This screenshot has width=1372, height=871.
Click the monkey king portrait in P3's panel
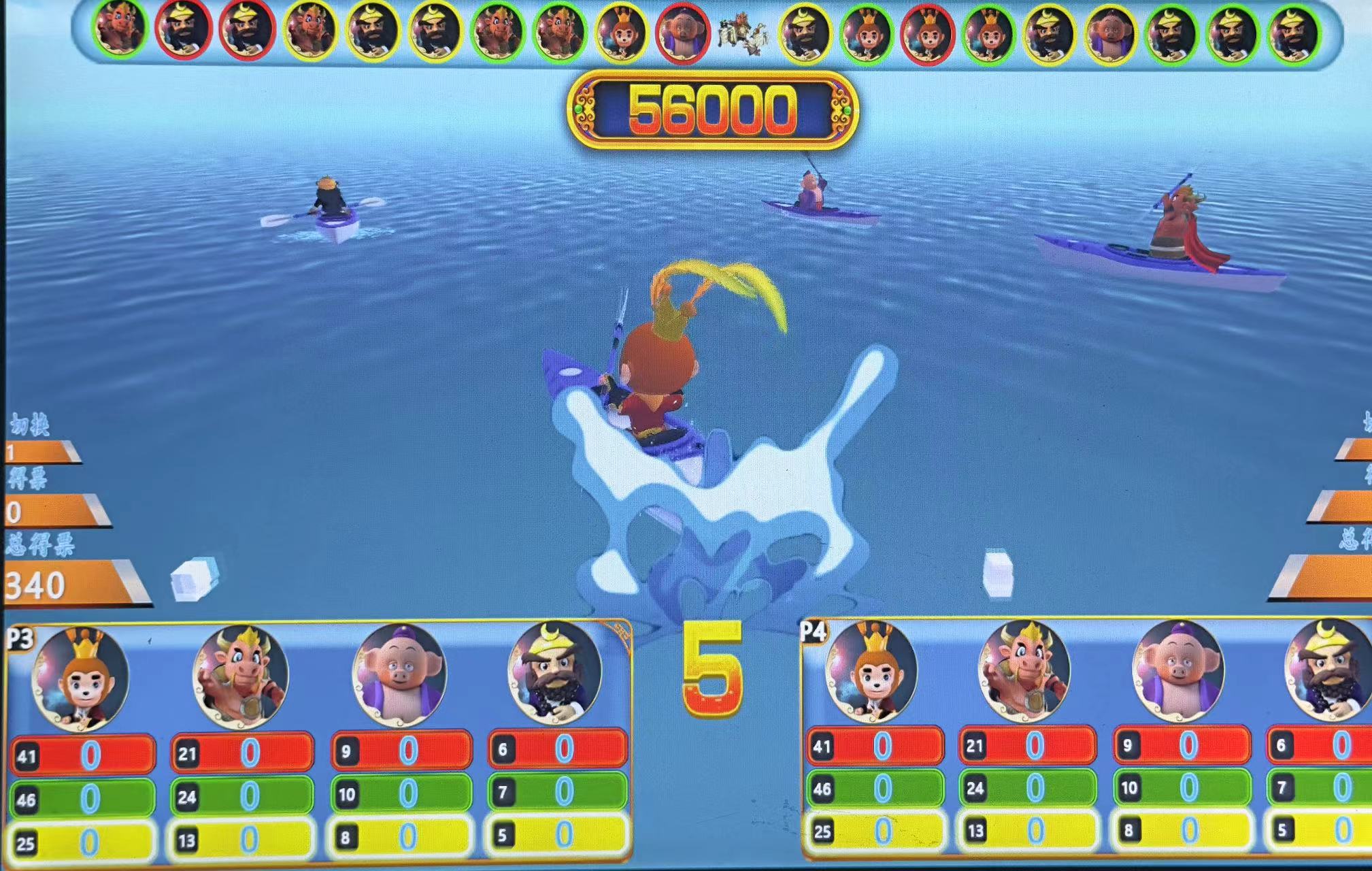80,677
